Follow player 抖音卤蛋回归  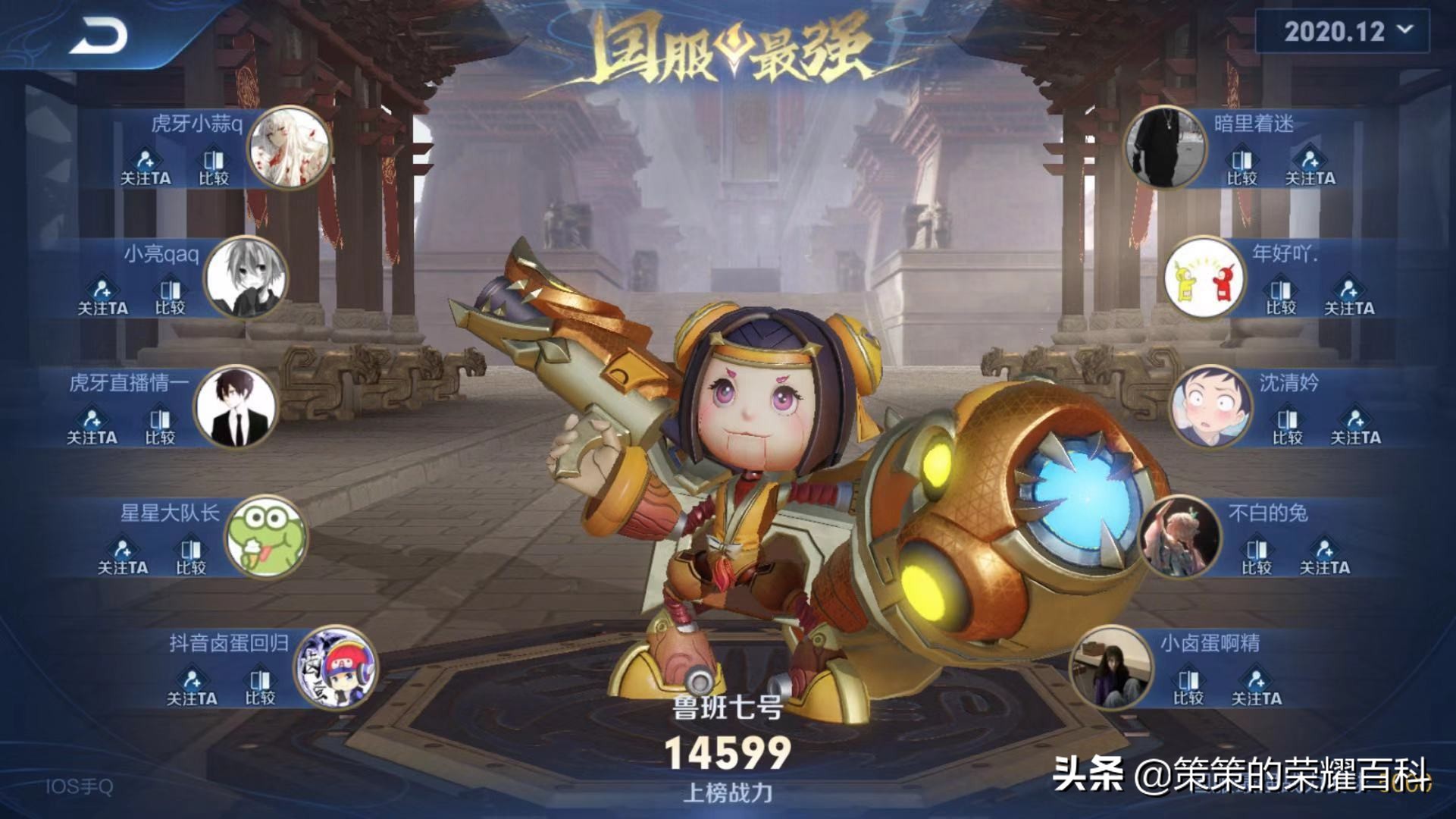click(192, 687)
